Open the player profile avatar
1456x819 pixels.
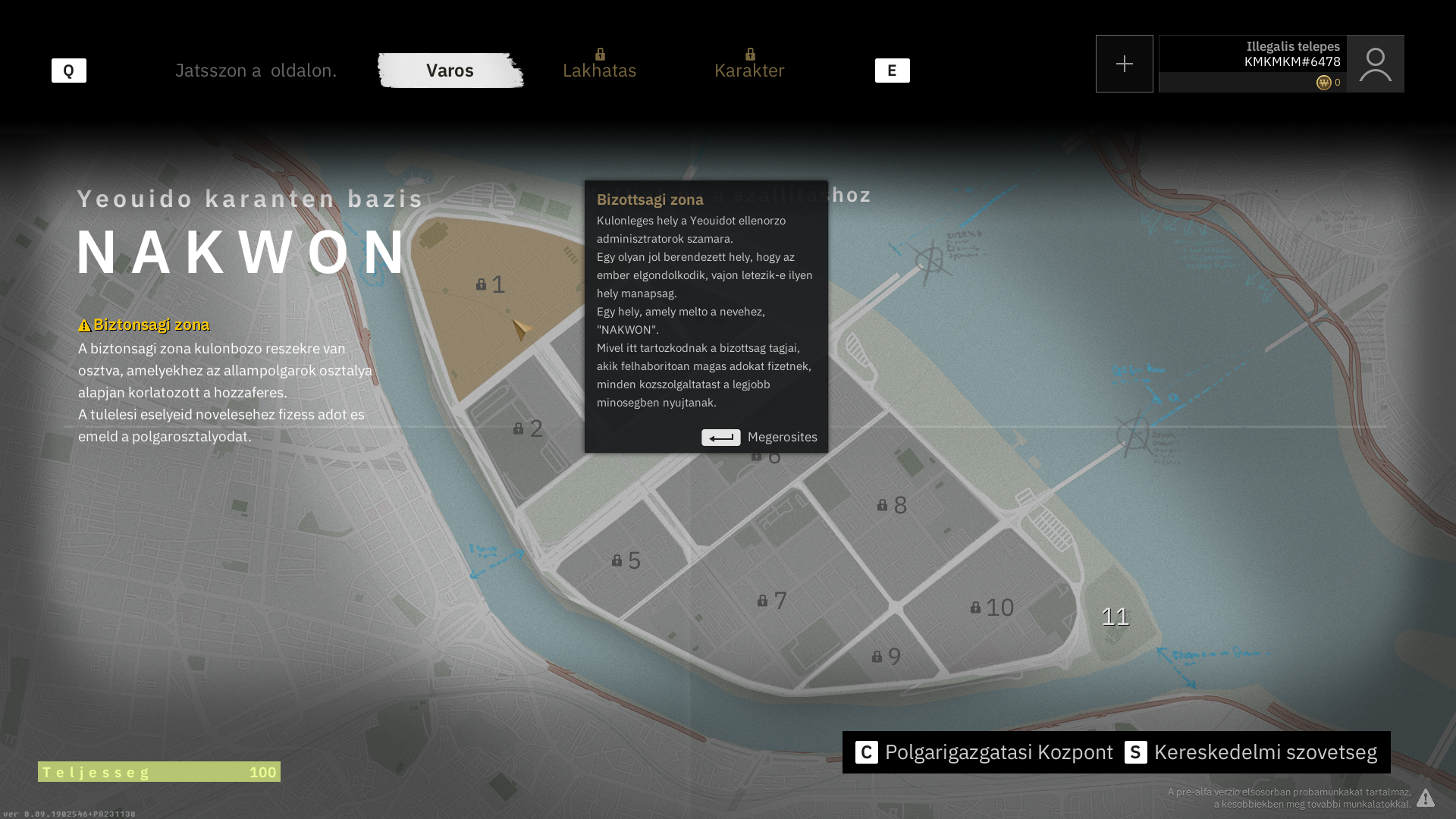[1375, 64]
